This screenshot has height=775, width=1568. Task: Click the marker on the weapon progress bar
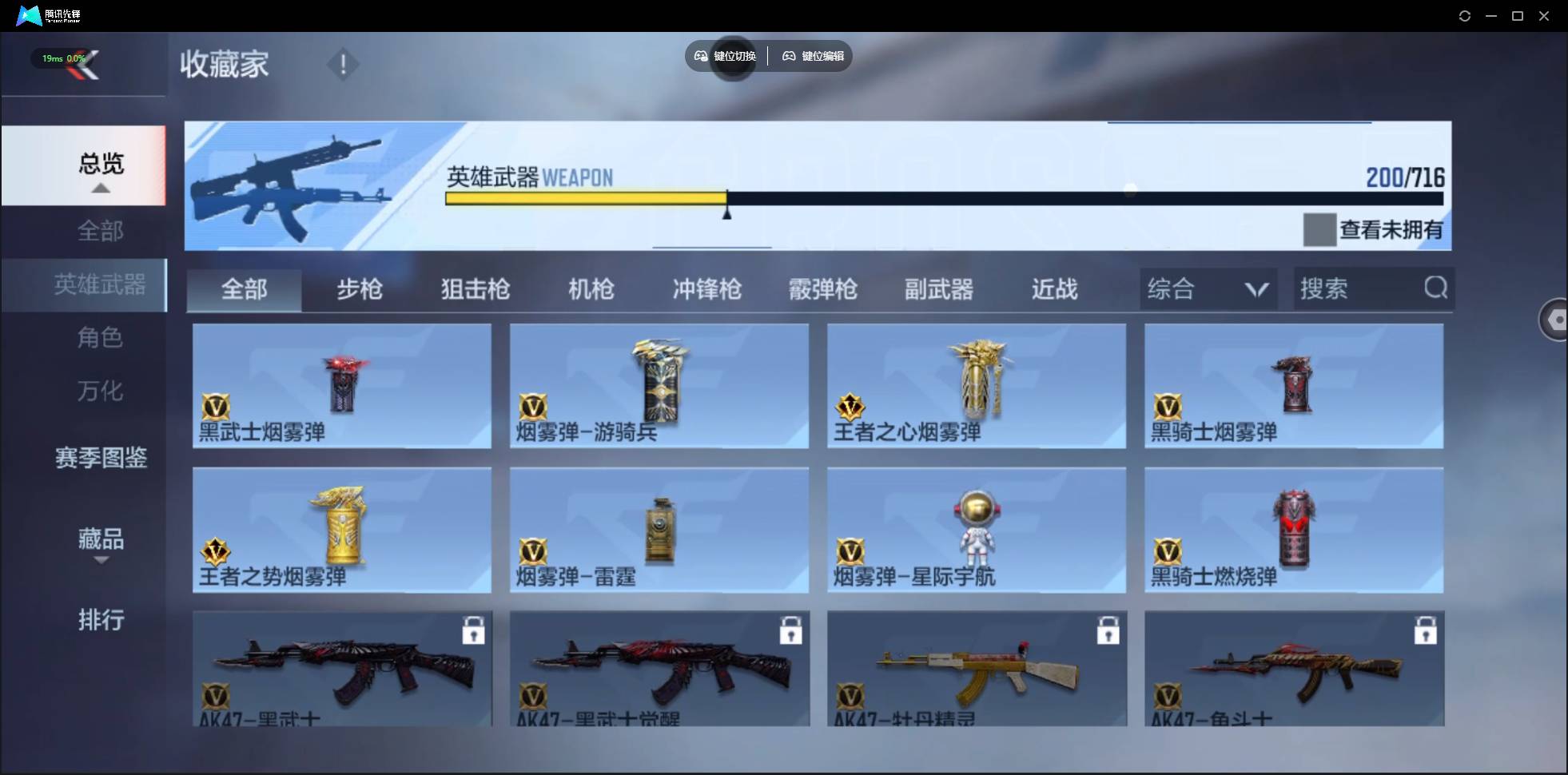(726, 209)
